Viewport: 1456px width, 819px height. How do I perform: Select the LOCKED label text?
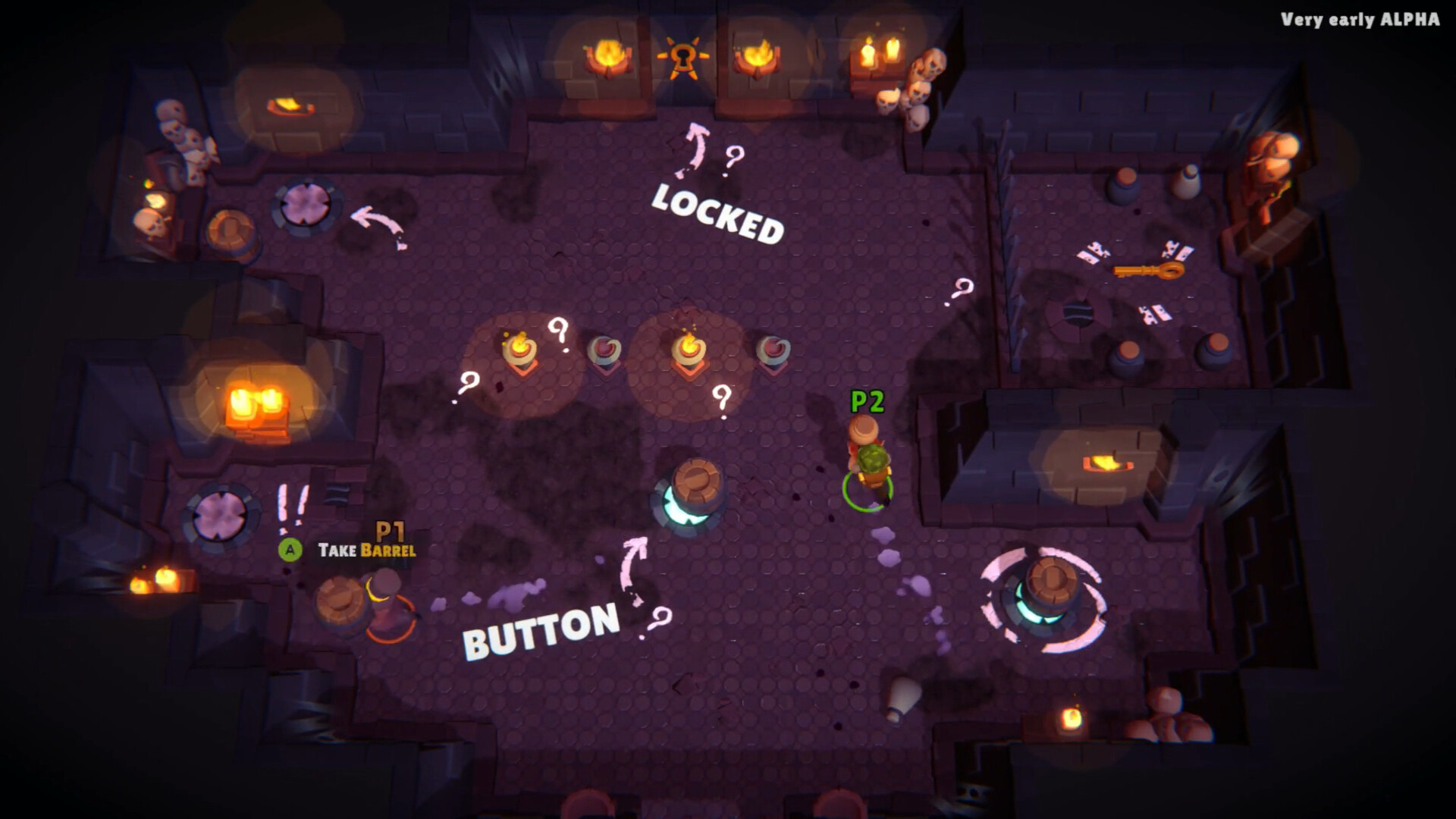pos(717,212)
